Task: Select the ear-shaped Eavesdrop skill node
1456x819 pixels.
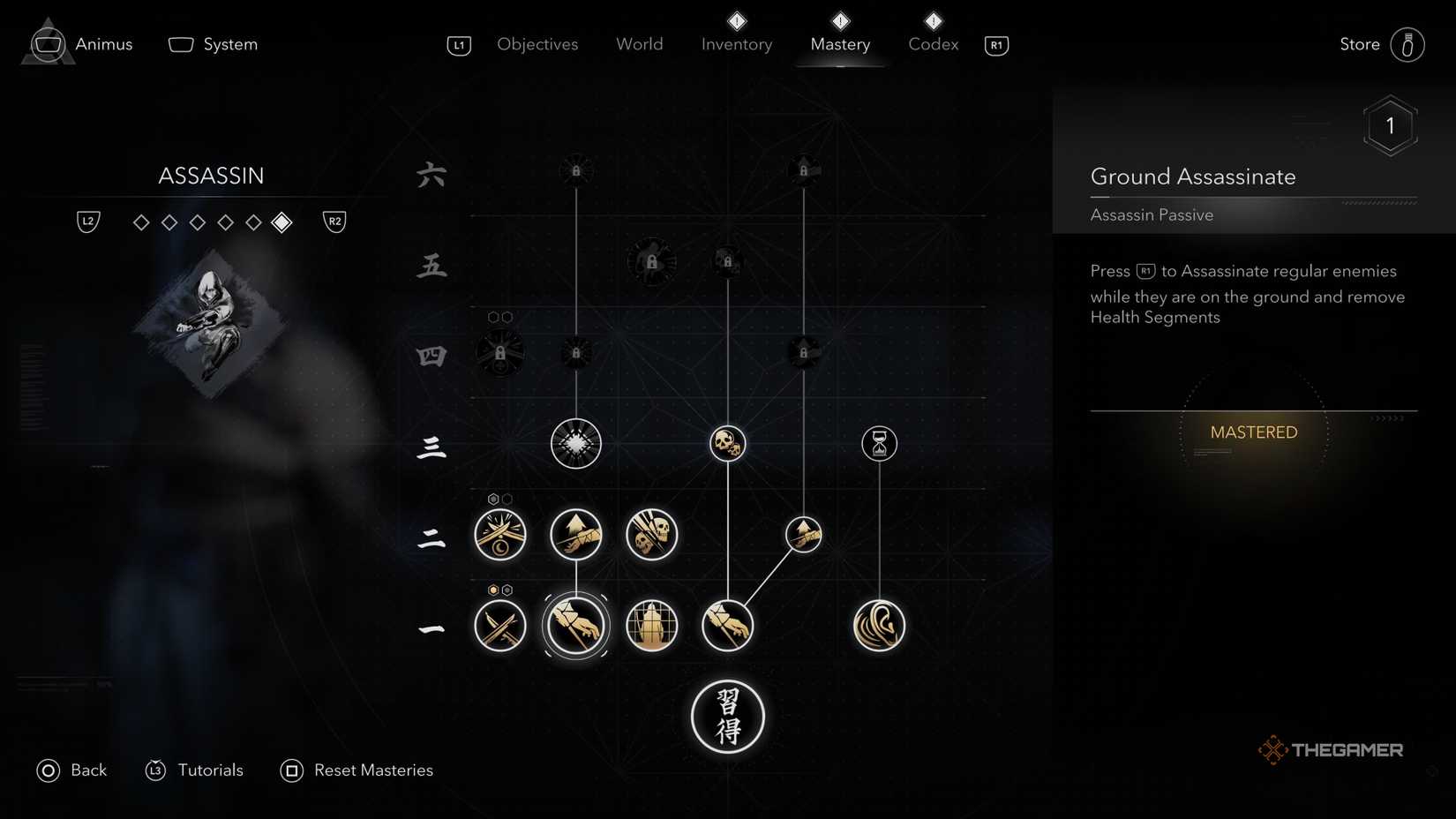Action: (879, 625)
